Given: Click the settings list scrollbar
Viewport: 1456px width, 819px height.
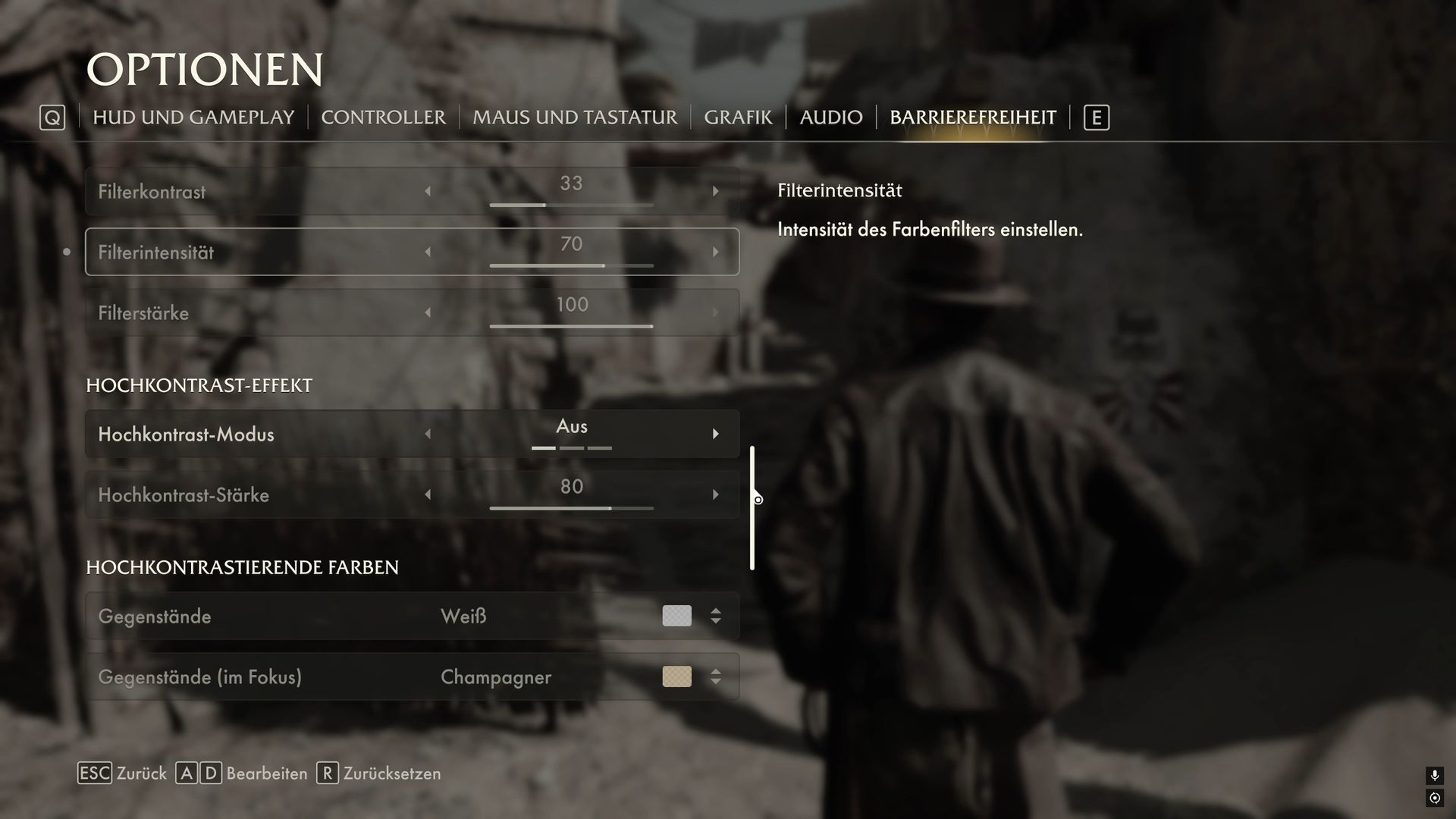Looking at the screenshot, I should [752, 508].
